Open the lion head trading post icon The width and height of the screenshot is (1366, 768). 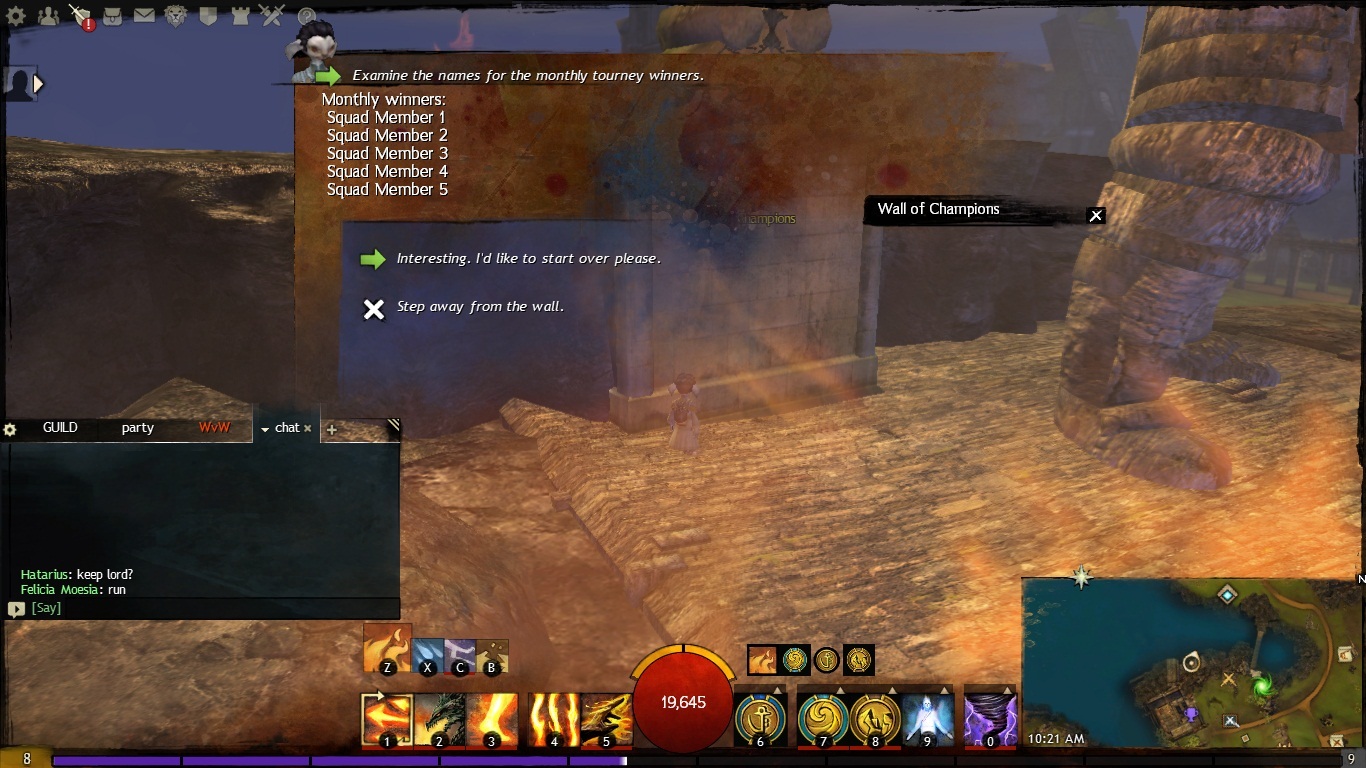pyautogui.click(x=176, y=15)
